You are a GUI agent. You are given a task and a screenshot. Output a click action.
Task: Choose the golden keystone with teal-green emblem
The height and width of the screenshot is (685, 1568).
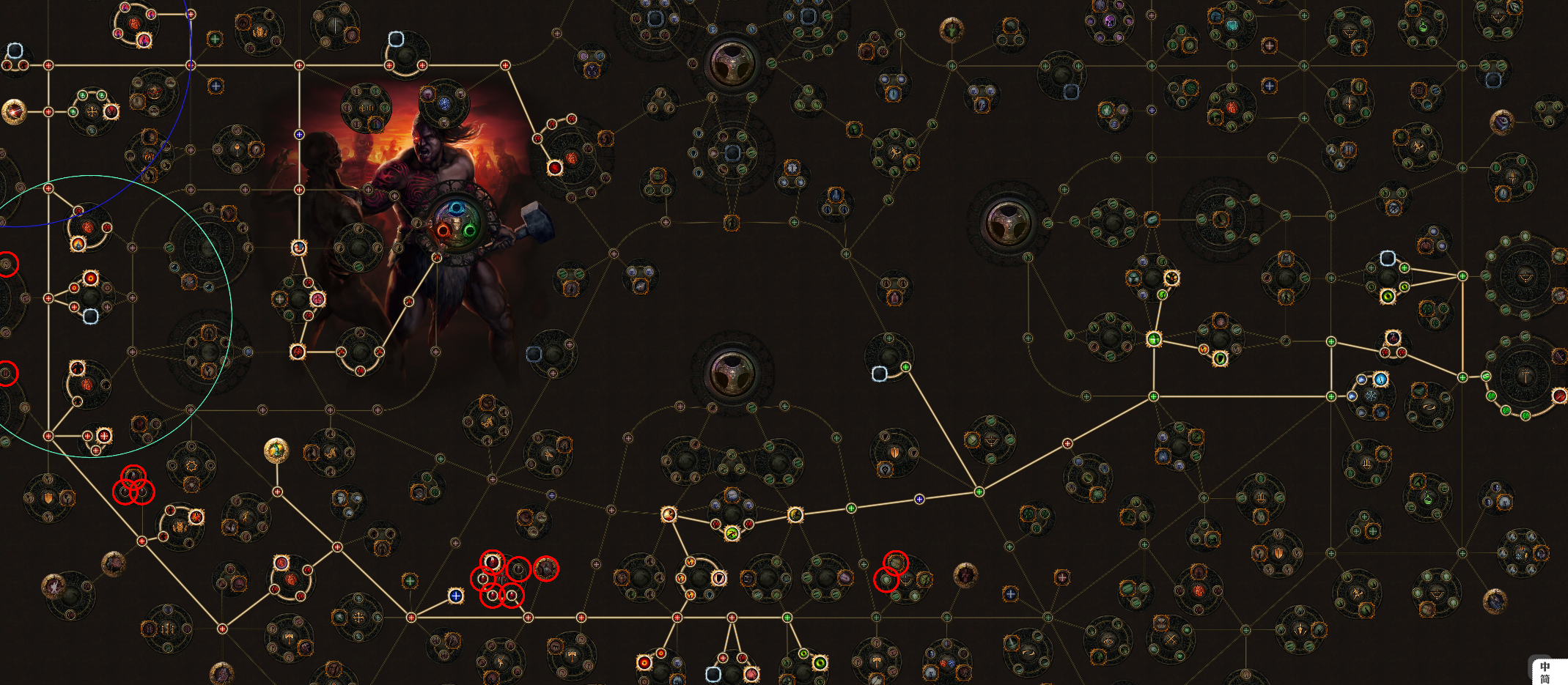click(x=276, y=450)
